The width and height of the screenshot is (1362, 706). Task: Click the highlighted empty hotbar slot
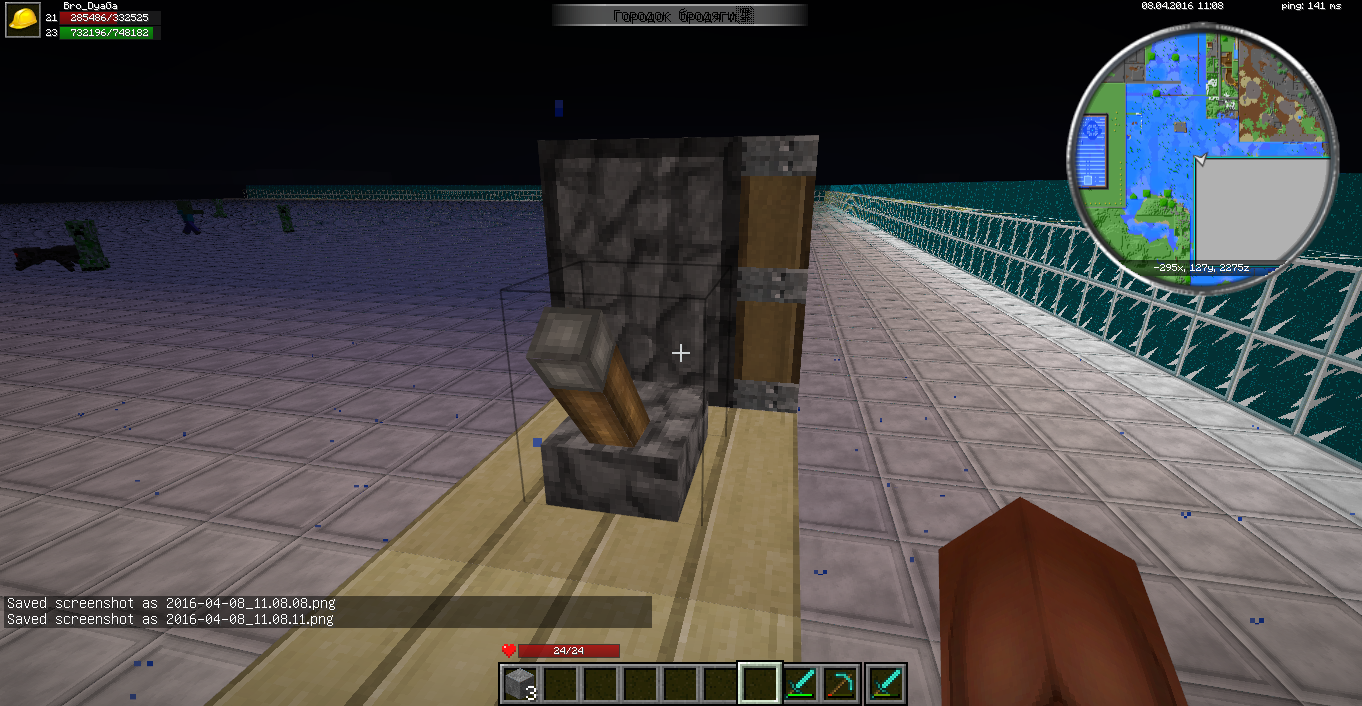pos(759,684)
